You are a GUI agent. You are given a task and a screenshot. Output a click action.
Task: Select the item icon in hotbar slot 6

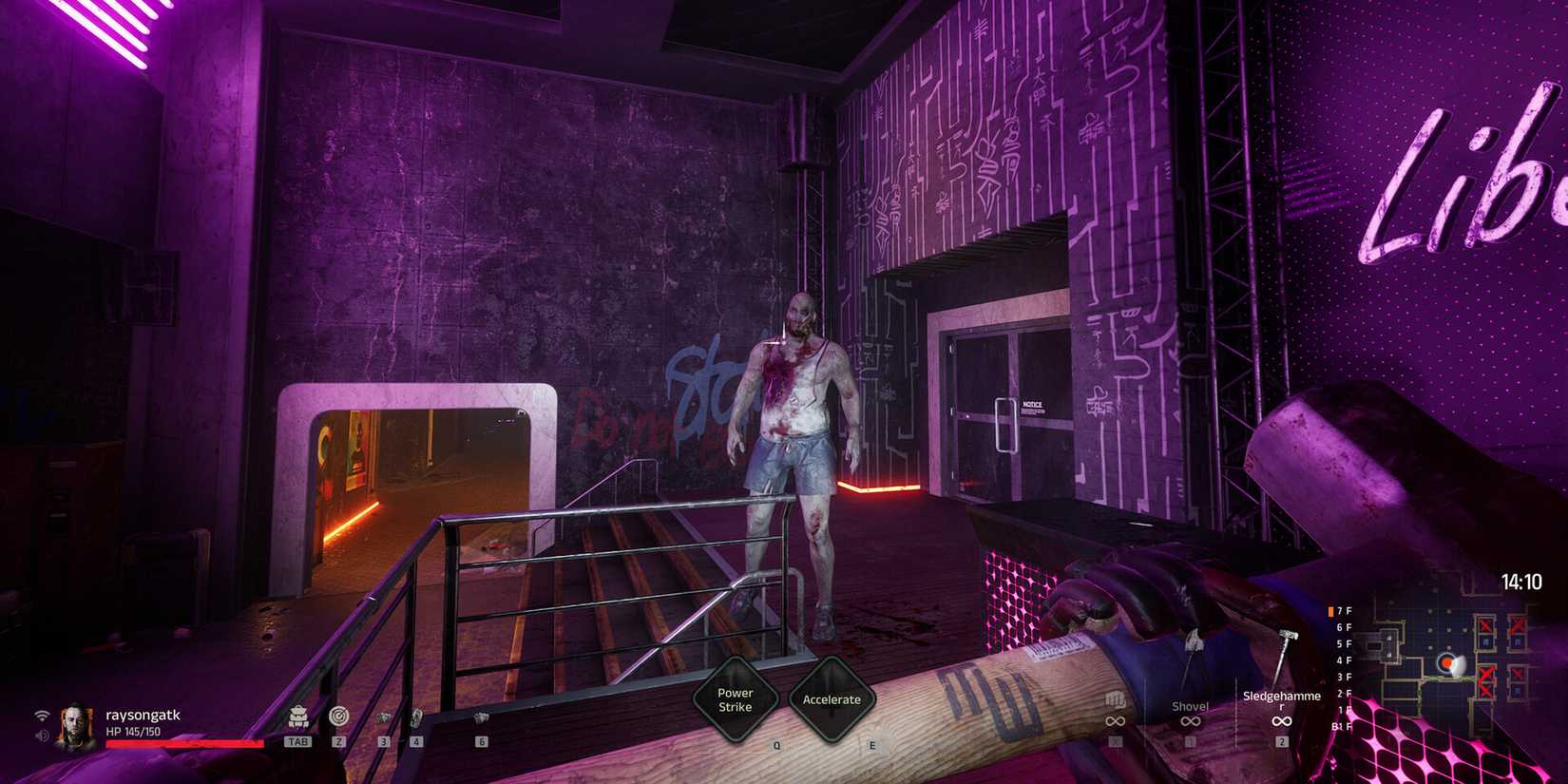click(480, 717)
